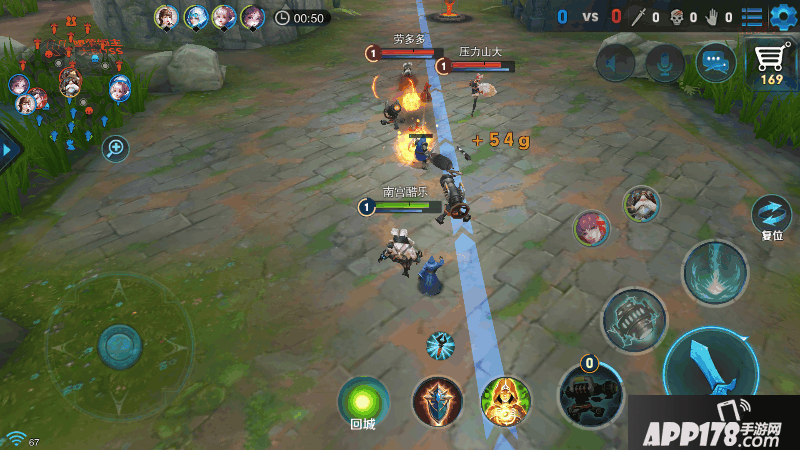Activate the tornado skill icon
This screenshot has width=800, height=450.
pos(714,271)
